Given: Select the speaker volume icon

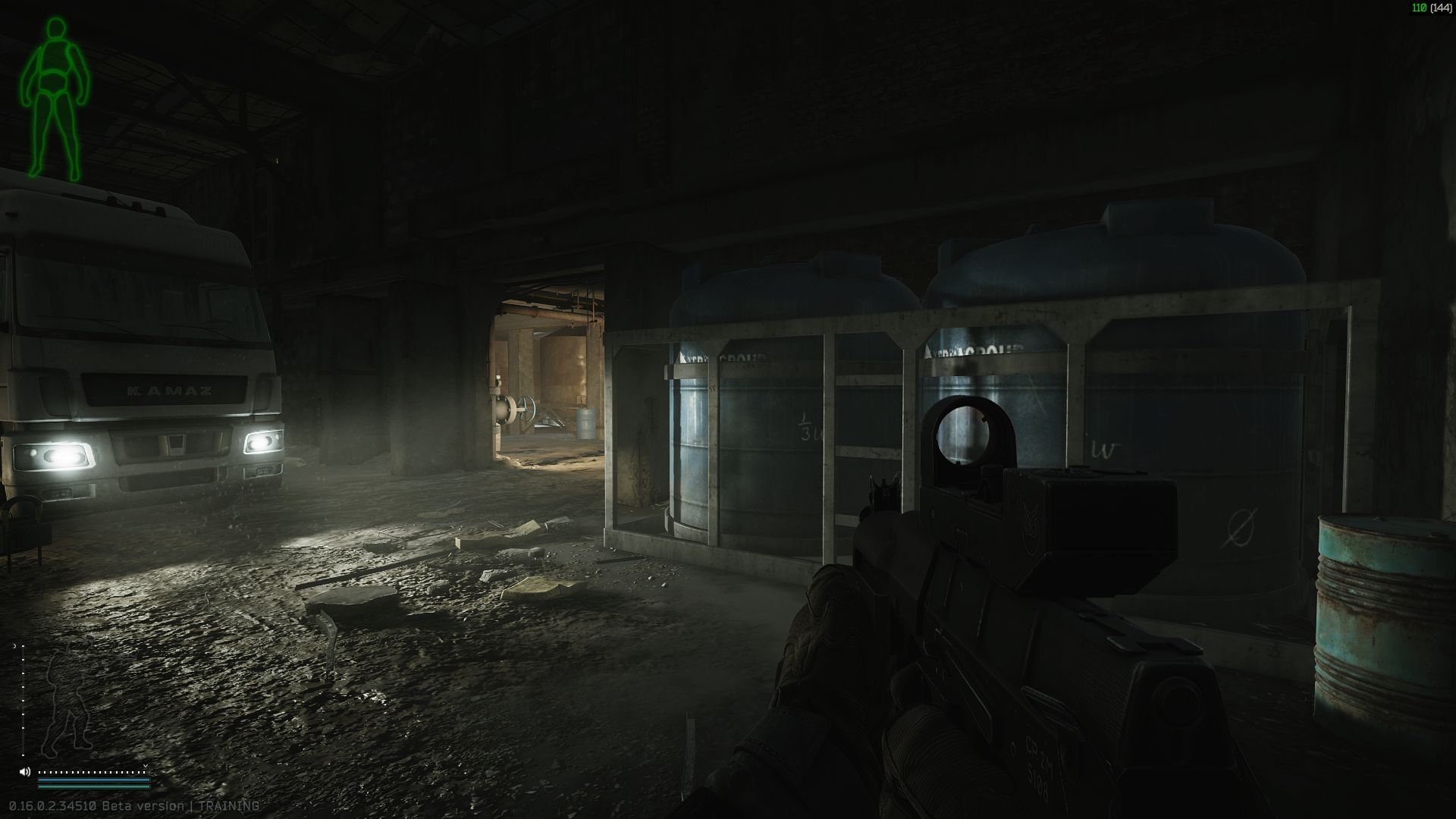Looking at the screenshot, I should 25,771.
